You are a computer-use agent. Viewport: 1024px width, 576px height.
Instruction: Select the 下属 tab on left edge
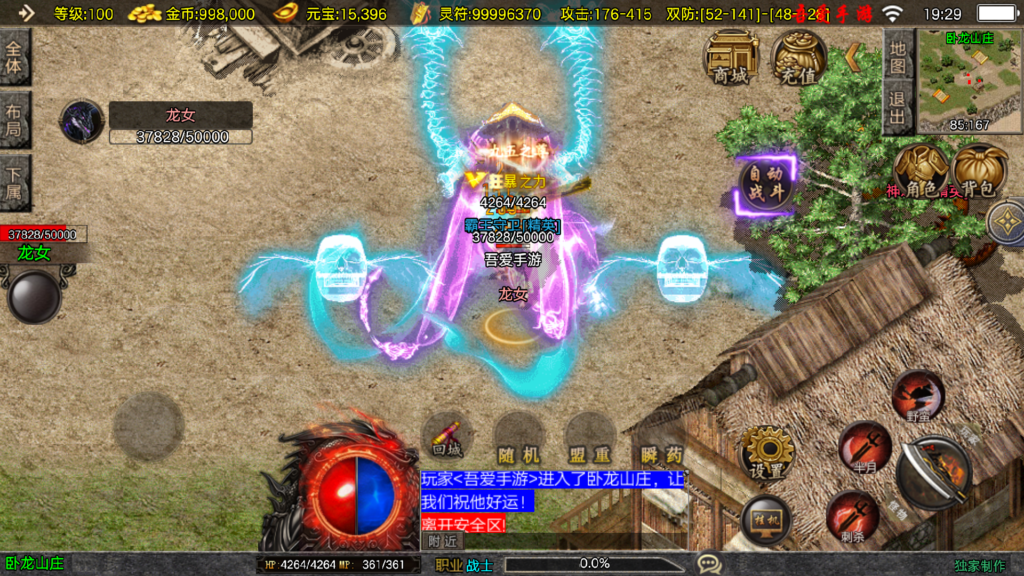click(x=15, y=182)
